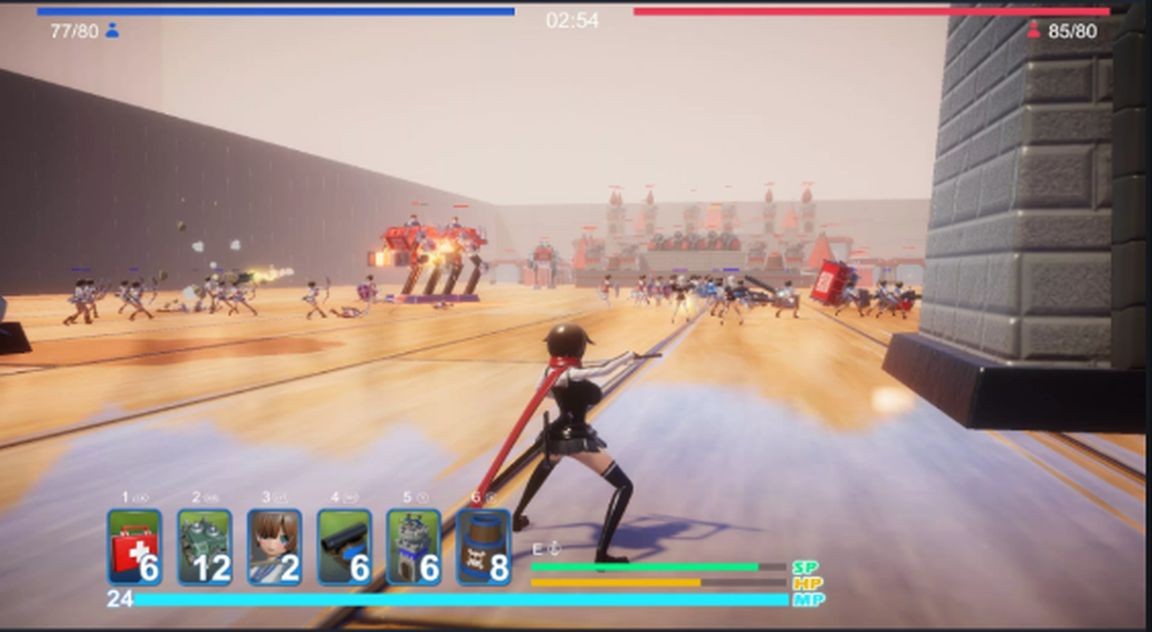
Task: Select the black cannon card
Action: [345, 547]
